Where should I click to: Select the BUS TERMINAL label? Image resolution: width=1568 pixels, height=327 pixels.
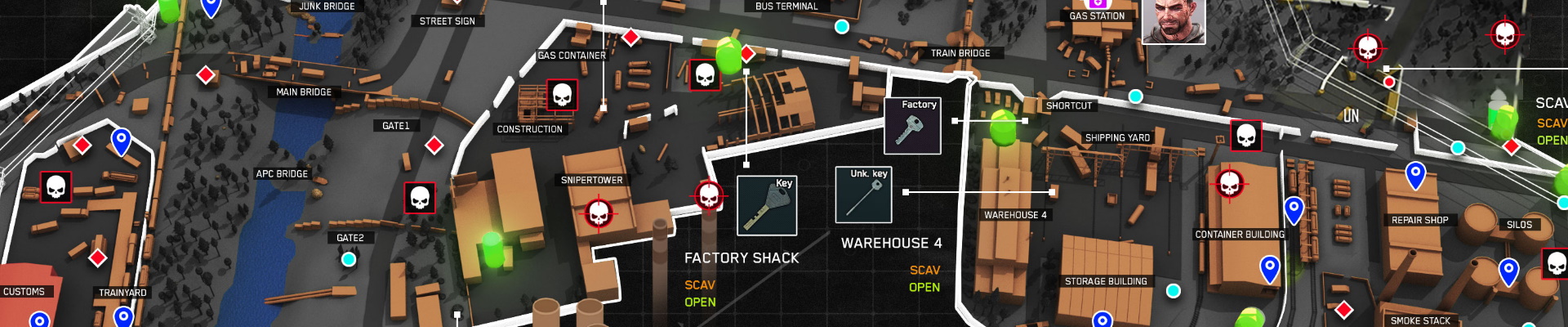(786, 7)
